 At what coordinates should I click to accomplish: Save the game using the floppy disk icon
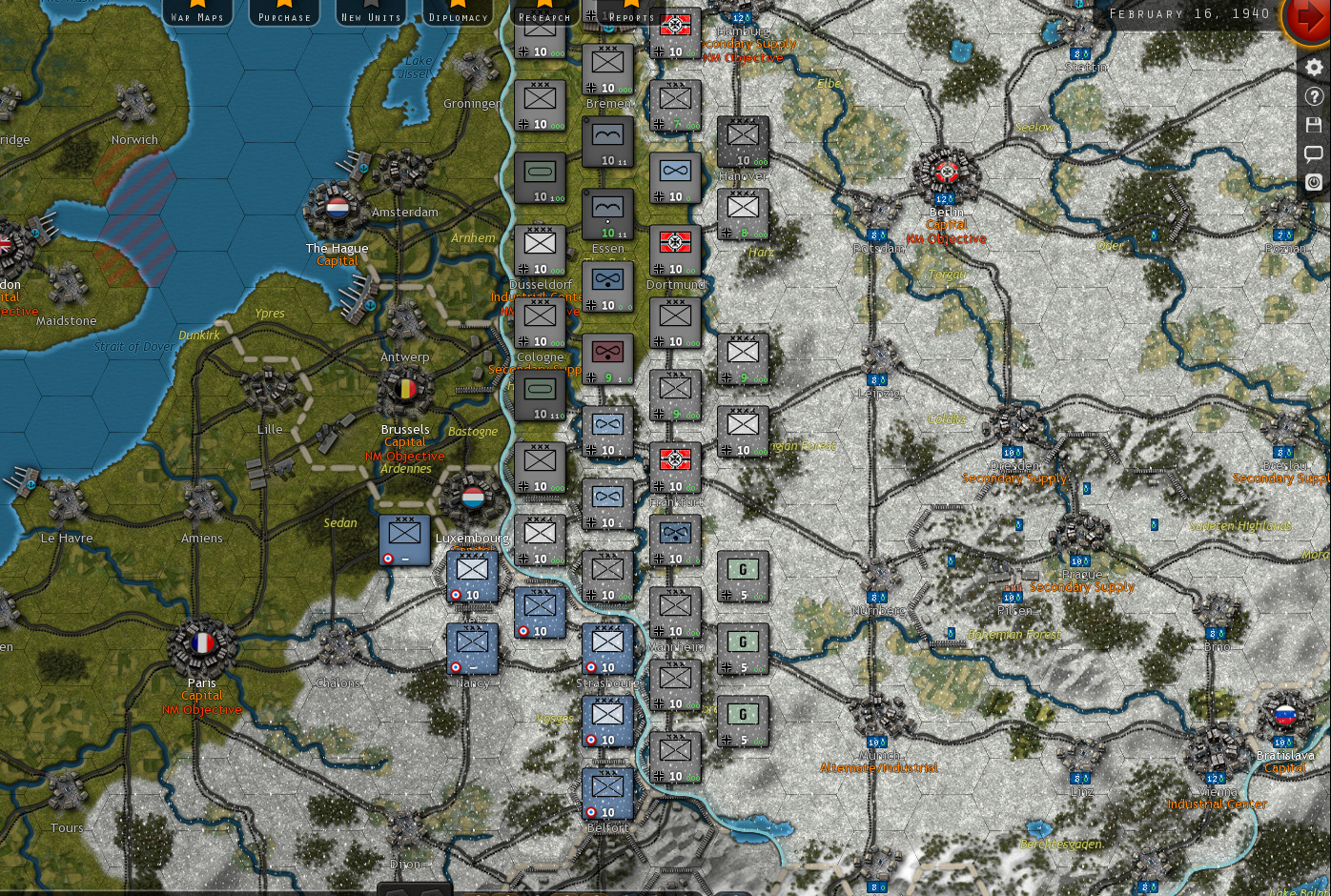point(1314,124)
